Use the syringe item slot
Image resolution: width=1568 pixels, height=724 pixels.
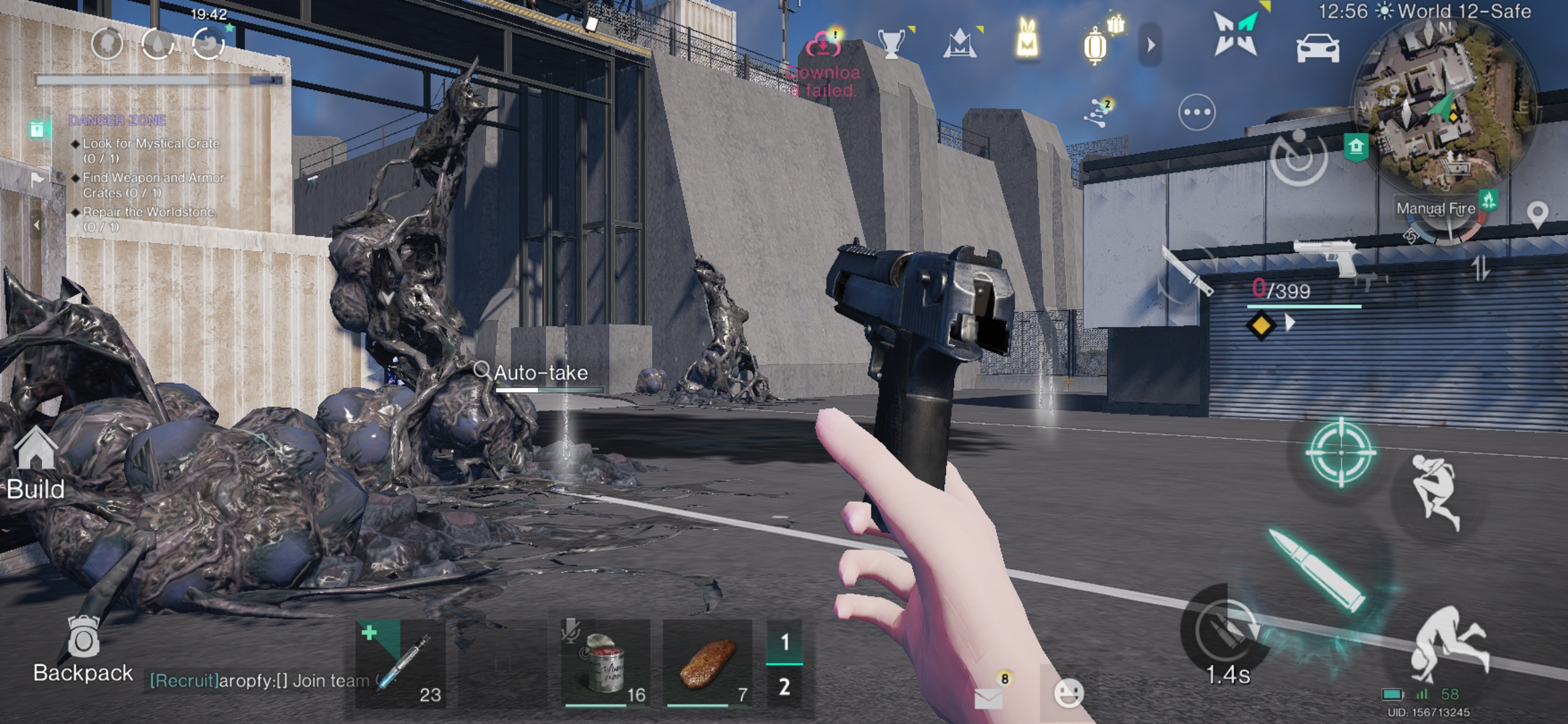pyautogui.click(x=400, y=663)
